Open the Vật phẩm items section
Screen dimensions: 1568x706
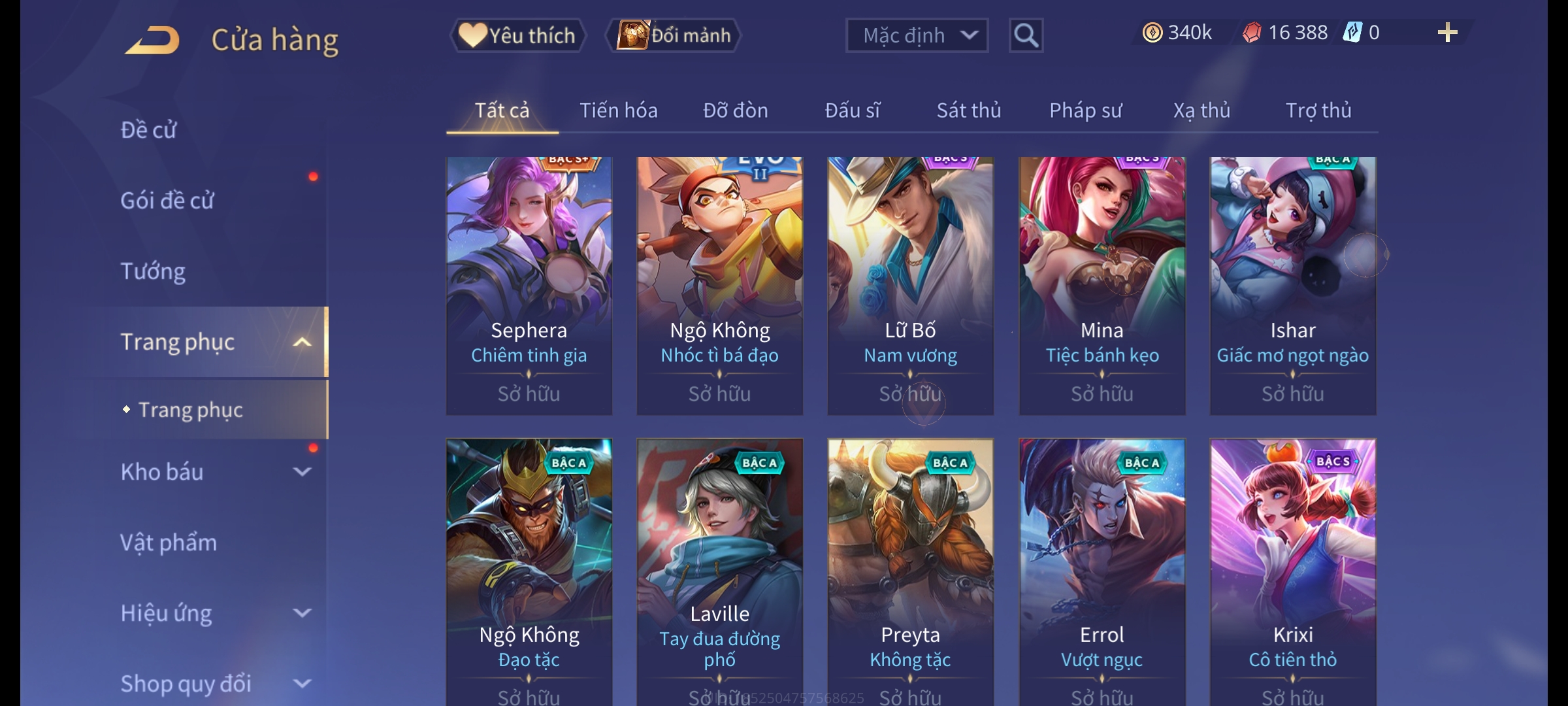169,543
